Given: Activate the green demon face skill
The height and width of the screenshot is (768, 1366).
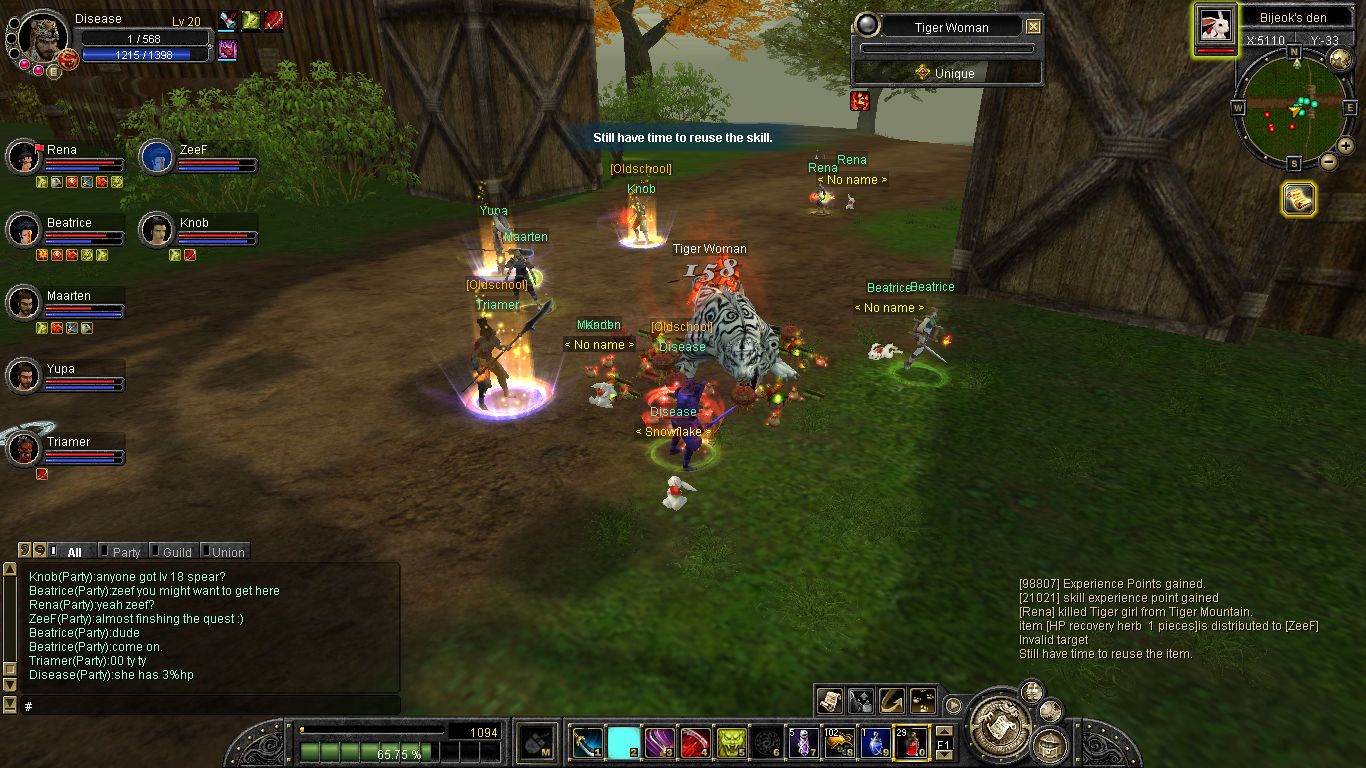Looking at the screenshot, I should [731, 743].
